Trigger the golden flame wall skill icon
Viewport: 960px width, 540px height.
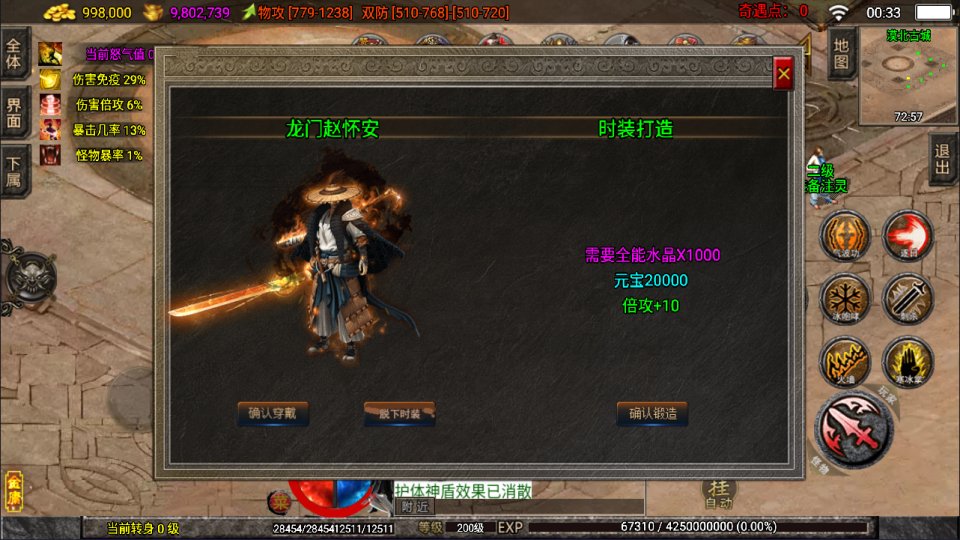tap(844, 361)
